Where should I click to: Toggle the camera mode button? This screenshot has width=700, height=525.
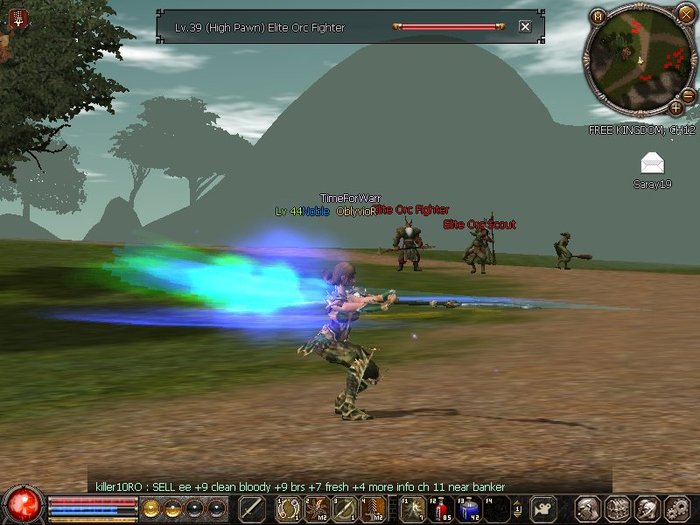point(543,509)
